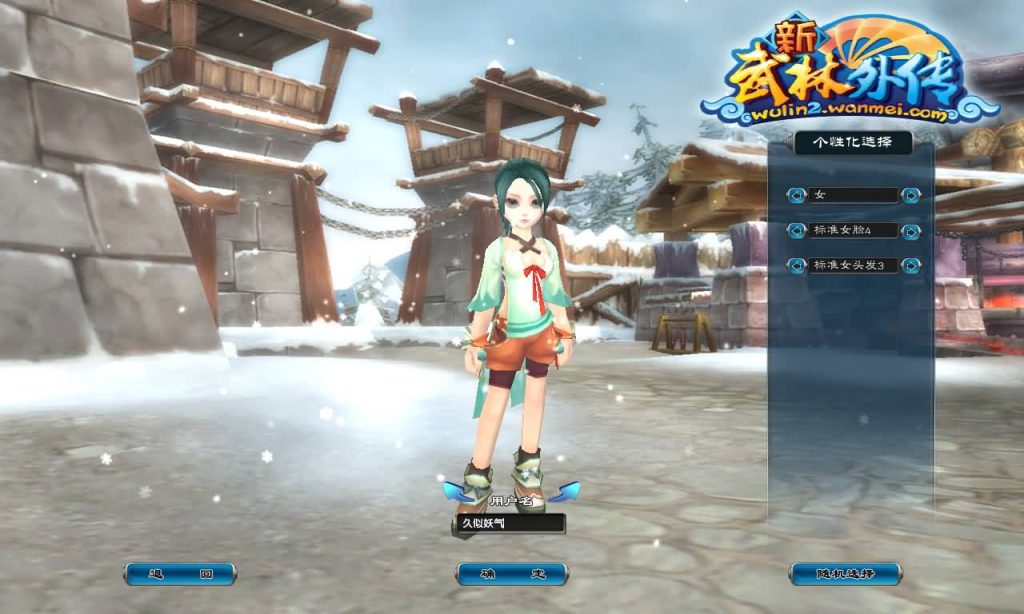1024x614 pixels.
Task: Rotate character with the left blue arrow
Action: [456, 491]
